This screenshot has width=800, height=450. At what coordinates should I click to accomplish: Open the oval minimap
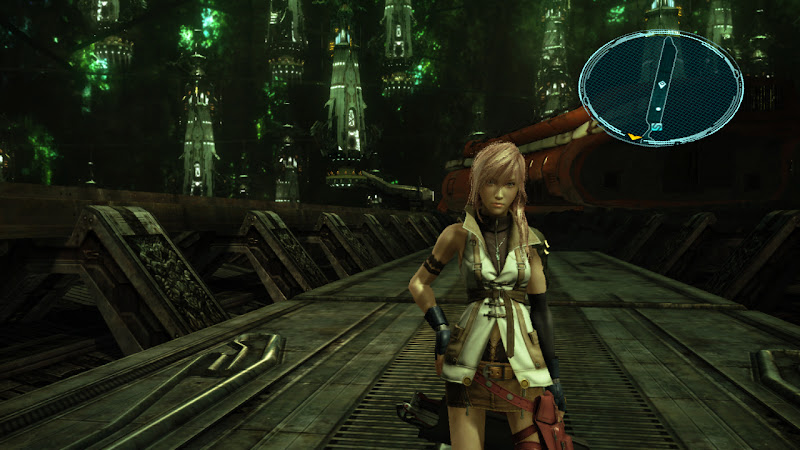pyautogui.click(x=661, y=86)
